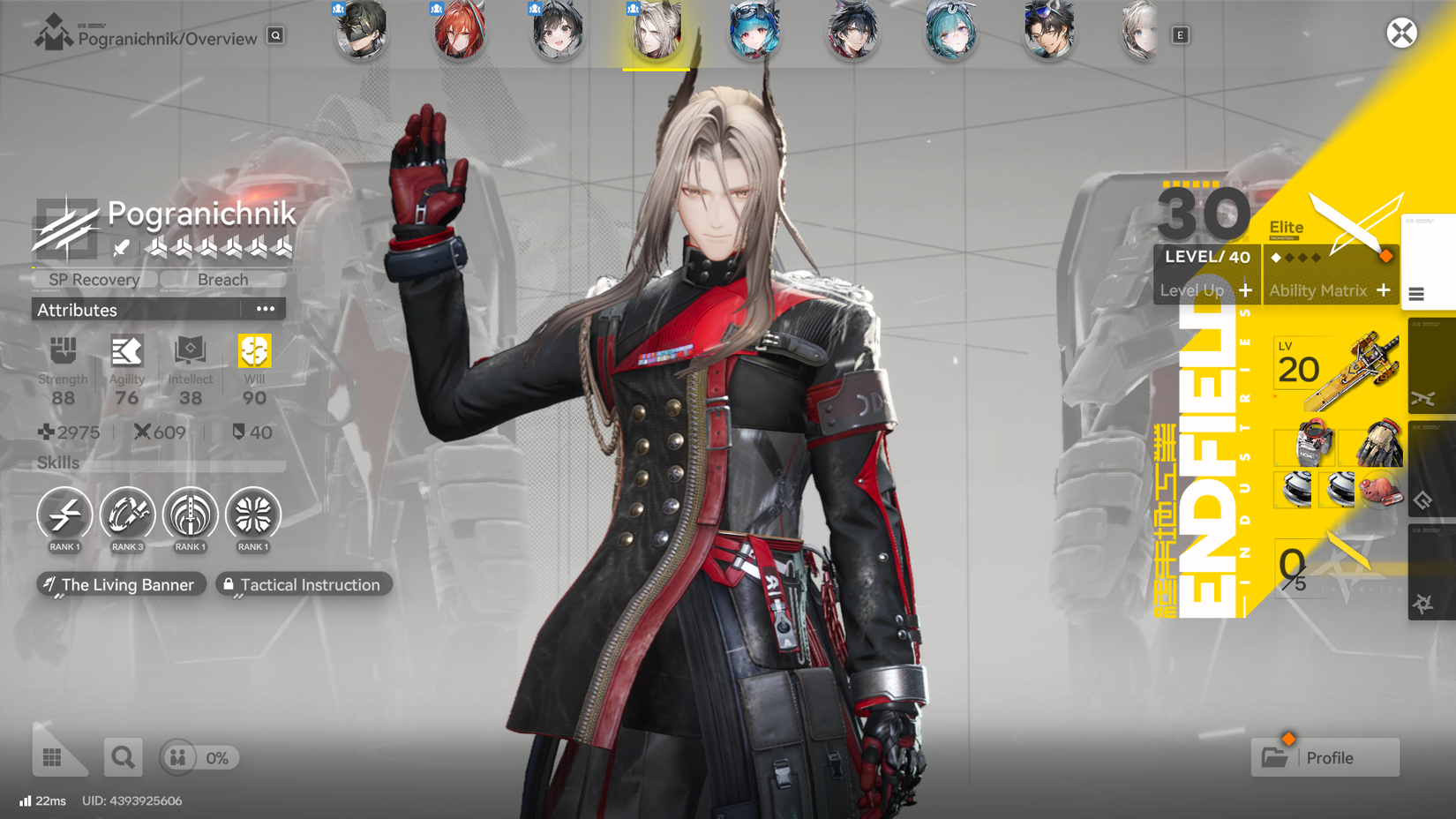
Task: Toggle the SP Recovery tag
Action: (x=94, y=279)
